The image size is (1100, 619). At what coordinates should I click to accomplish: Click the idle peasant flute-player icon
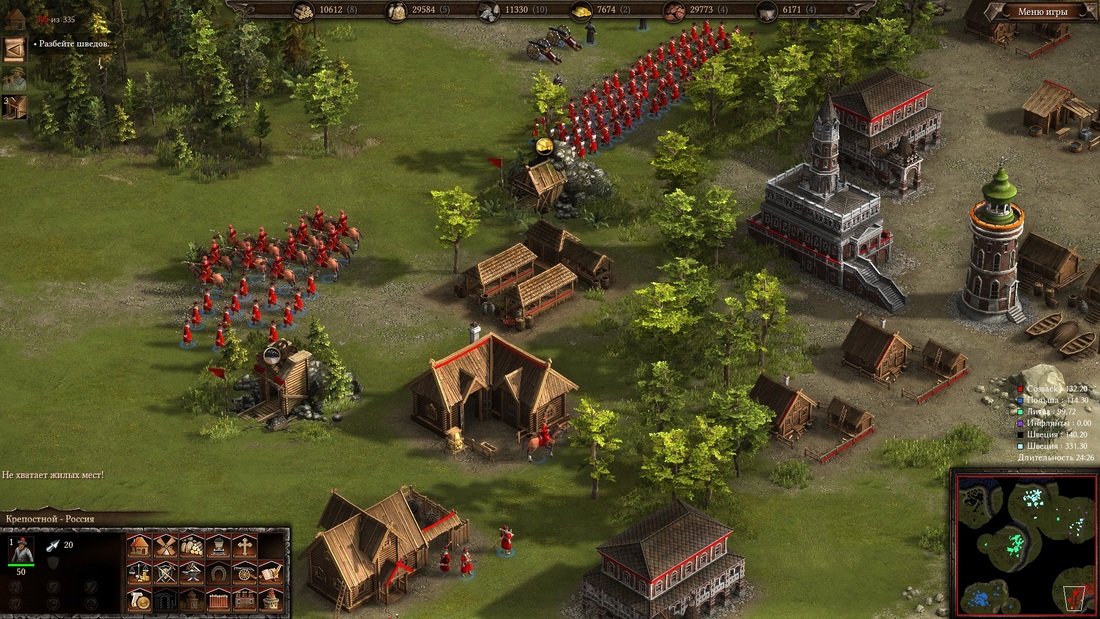14,78
